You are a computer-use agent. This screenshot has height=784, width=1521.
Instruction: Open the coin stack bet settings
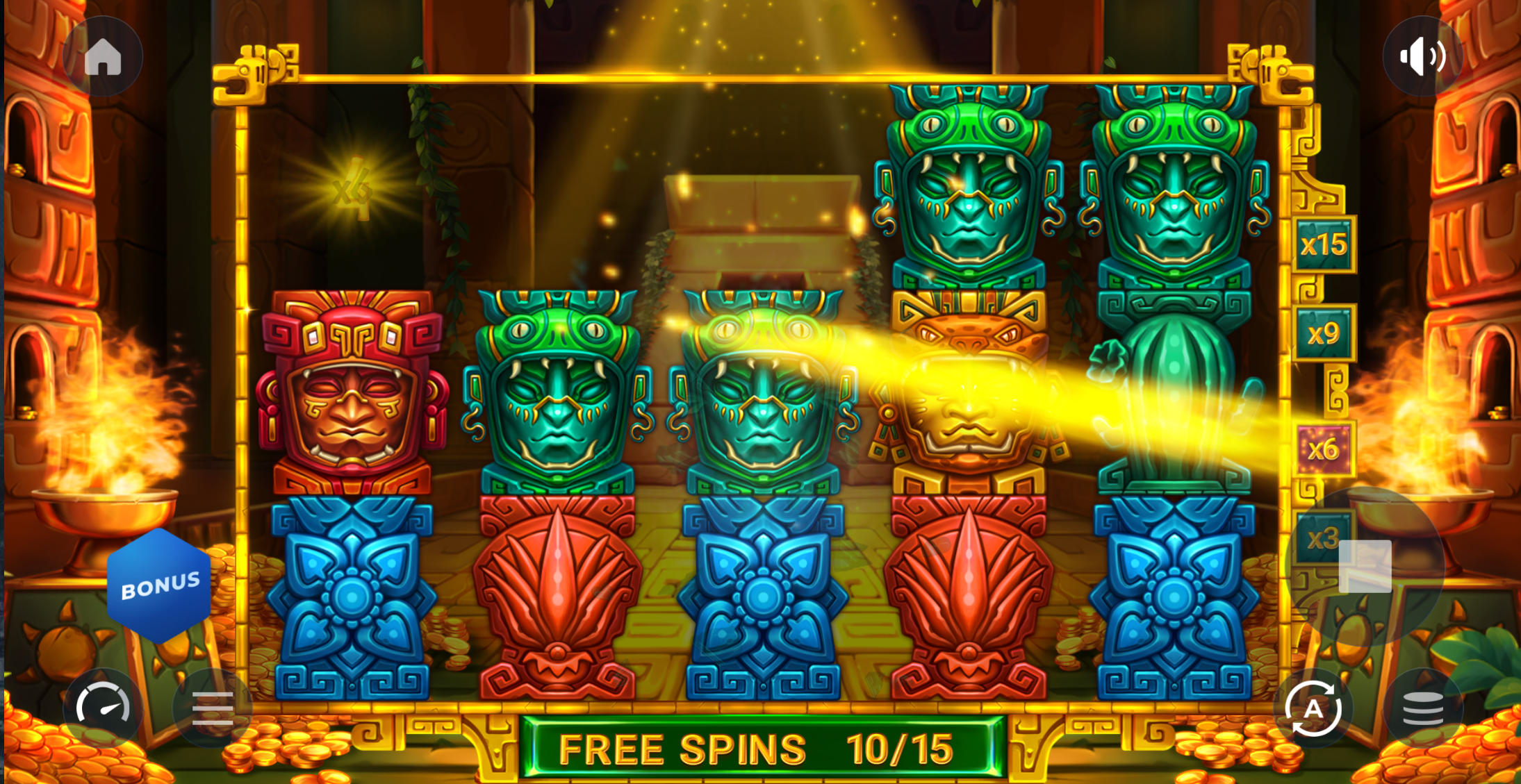(1422, 708)
